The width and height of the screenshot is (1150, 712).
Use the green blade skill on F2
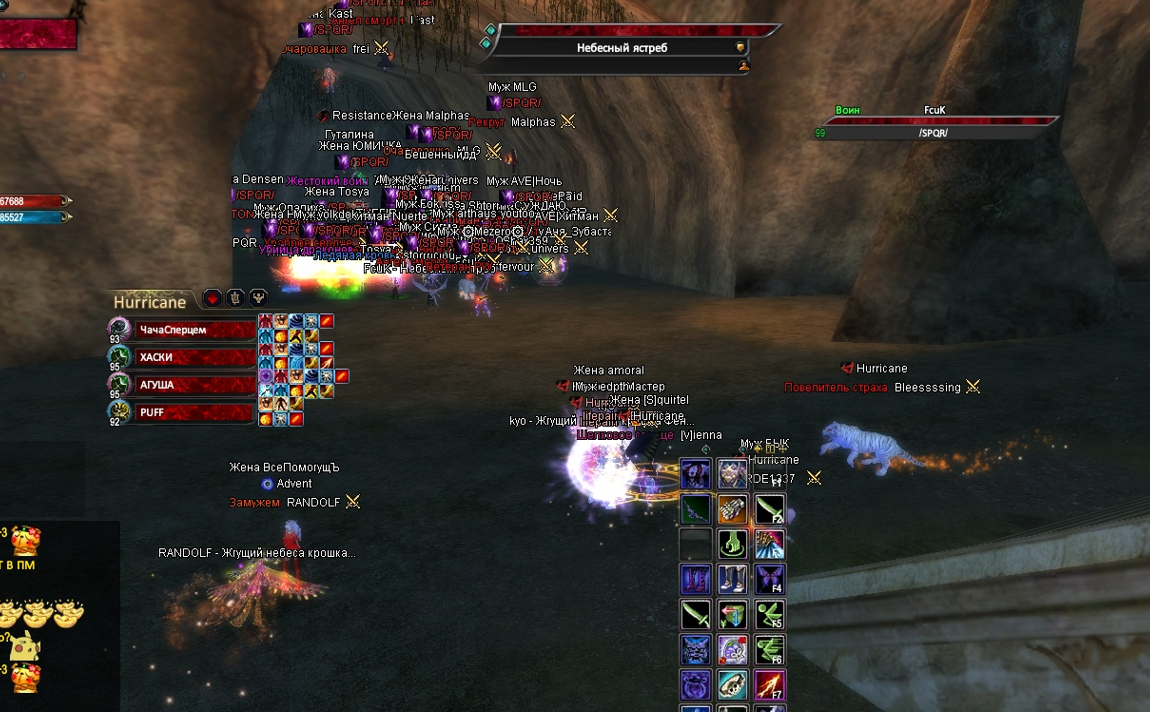click(769, 509)
